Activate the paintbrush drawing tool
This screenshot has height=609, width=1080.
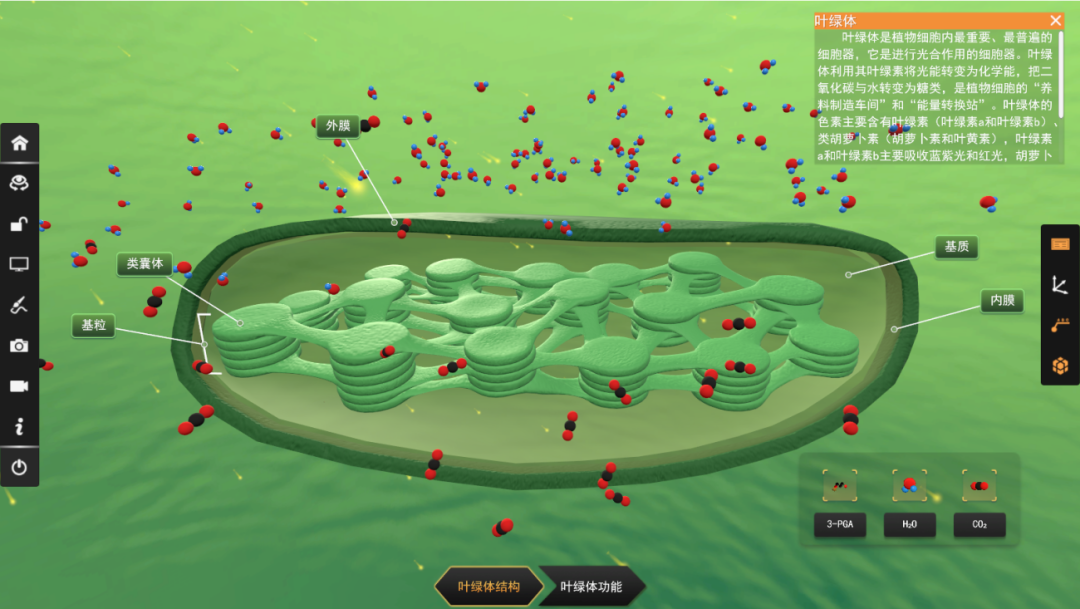pyautogui.click(x=19, y=305)
